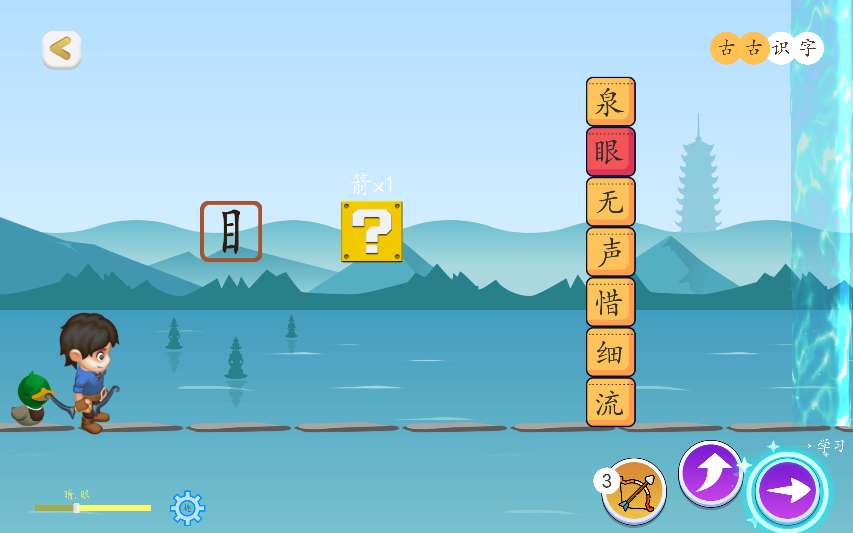Pick the 细 character tile
853x533 pixels.
610,352
